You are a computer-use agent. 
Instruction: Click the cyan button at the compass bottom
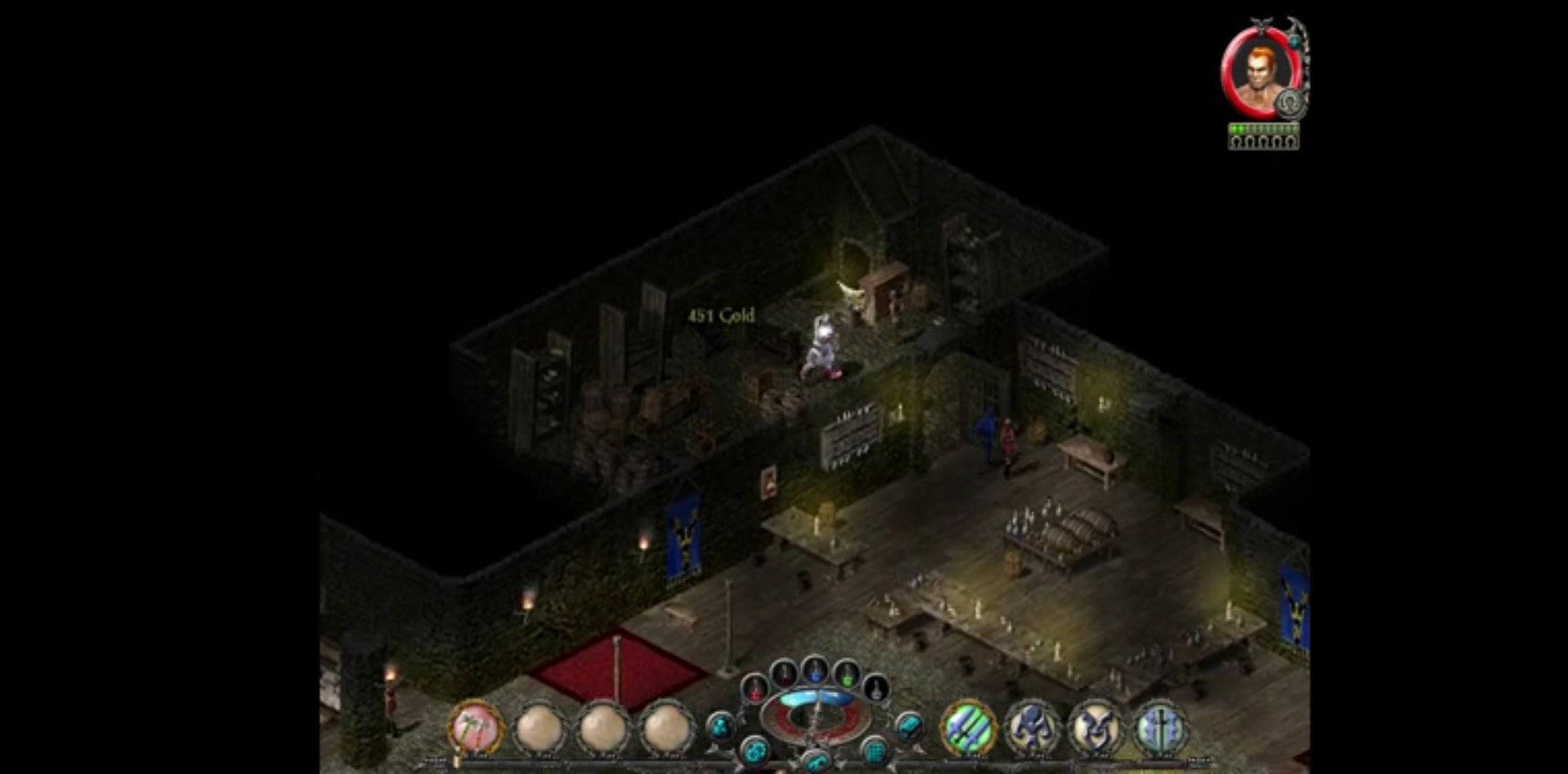(x=815, y=760)
